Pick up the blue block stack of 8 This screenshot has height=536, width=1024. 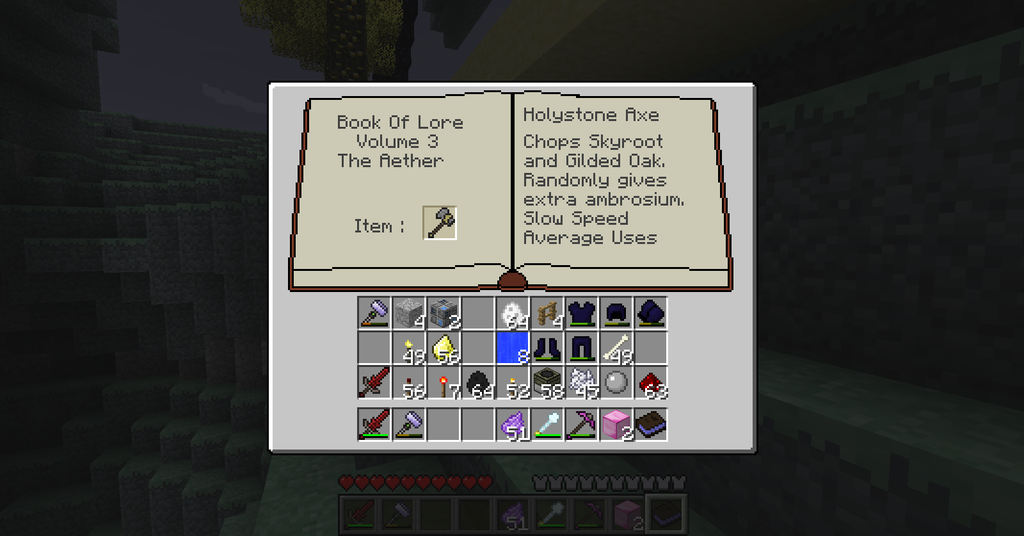(x=512, y=348)
